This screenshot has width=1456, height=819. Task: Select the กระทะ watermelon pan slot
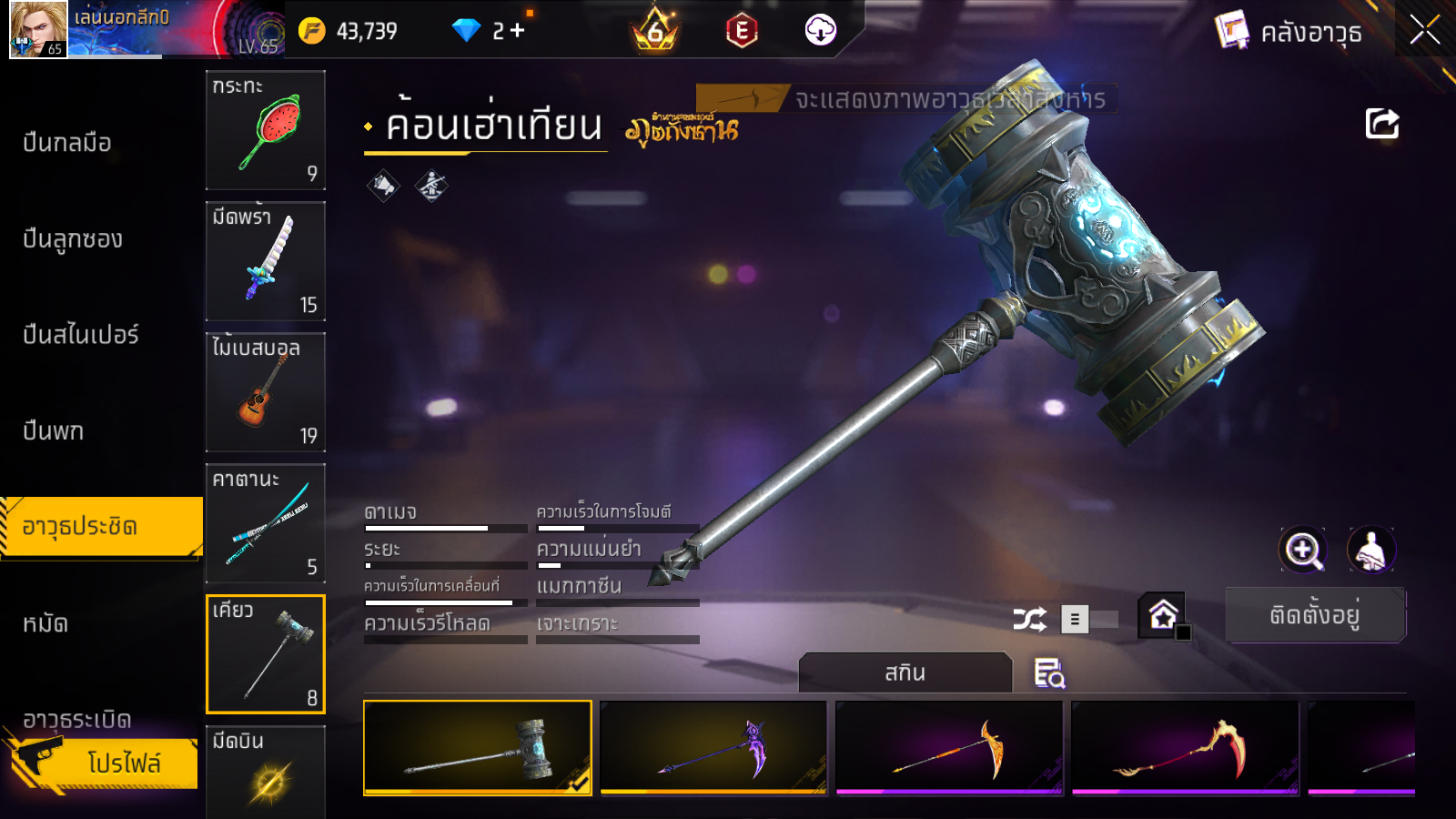pos(266,130)
